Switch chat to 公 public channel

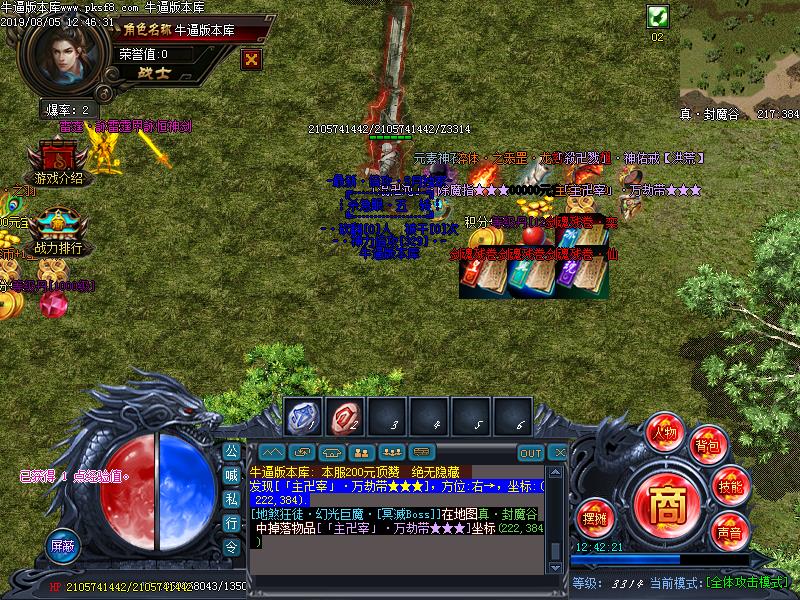tap(231, 450)
